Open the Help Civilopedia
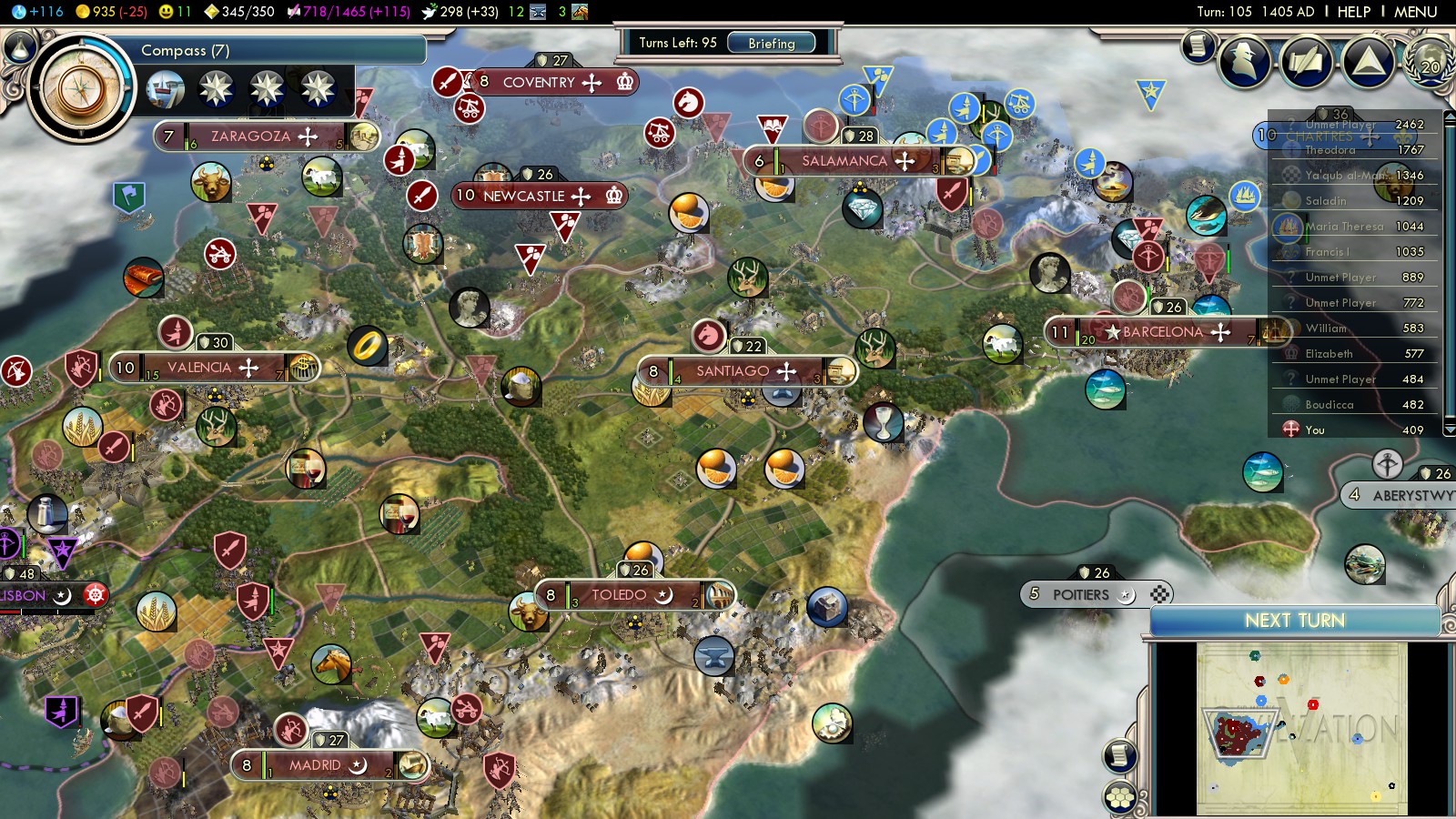1456x819 pixels. (1353, 12)
